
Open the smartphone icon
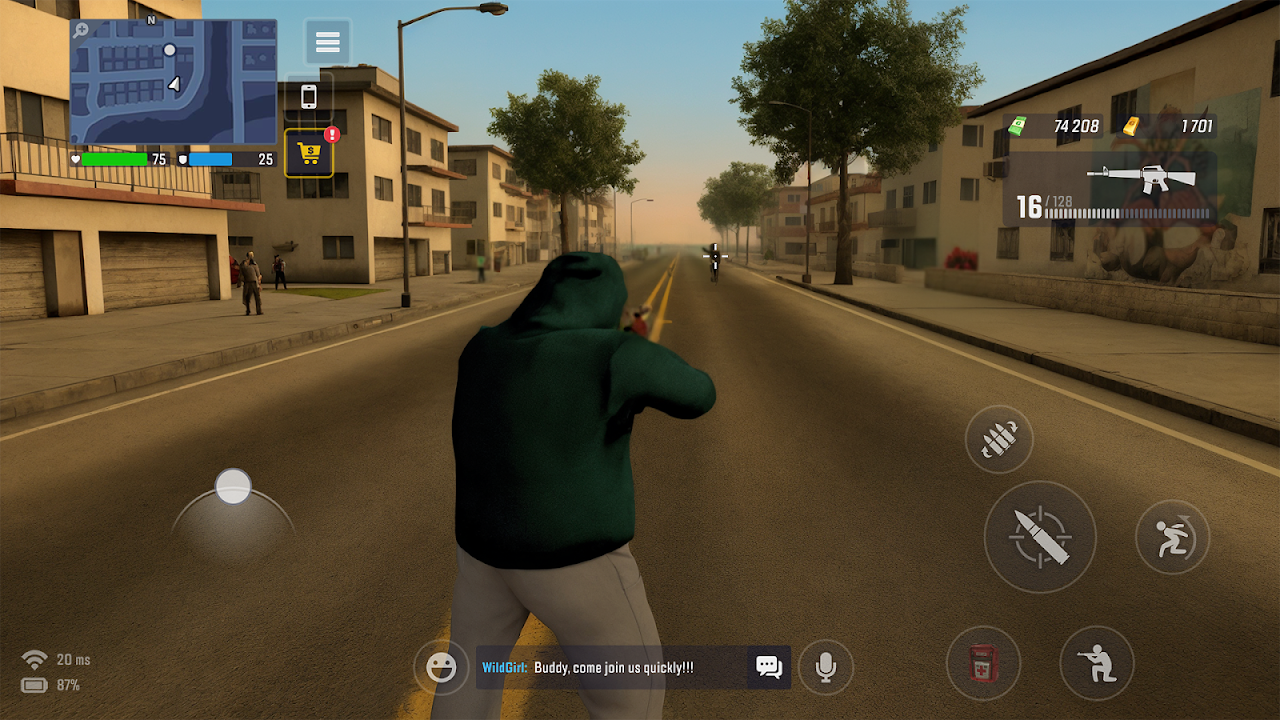pos(309,97)
